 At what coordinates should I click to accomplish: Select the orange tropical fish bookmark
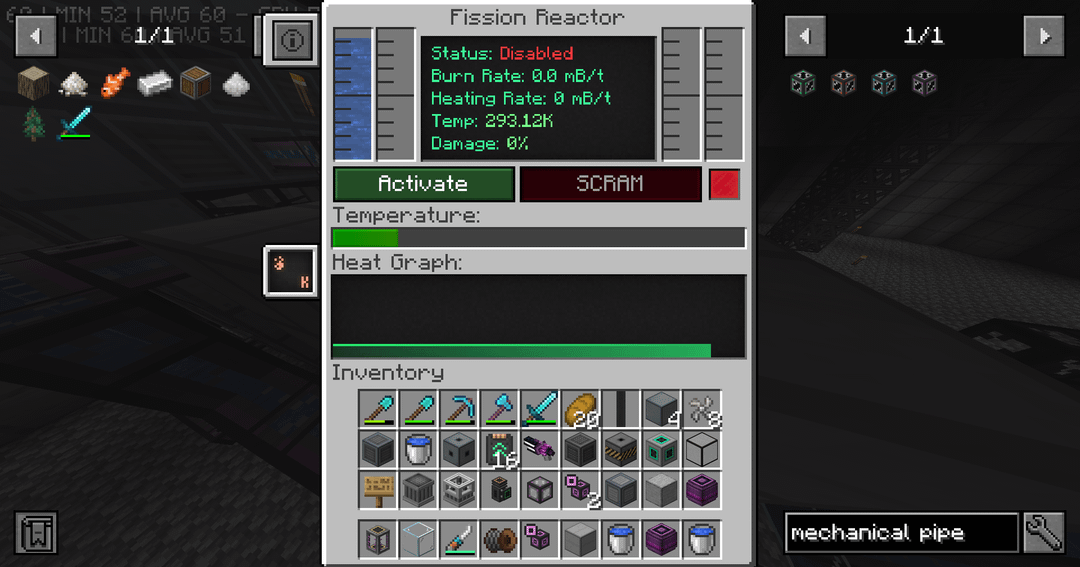[x=114, y=82]
